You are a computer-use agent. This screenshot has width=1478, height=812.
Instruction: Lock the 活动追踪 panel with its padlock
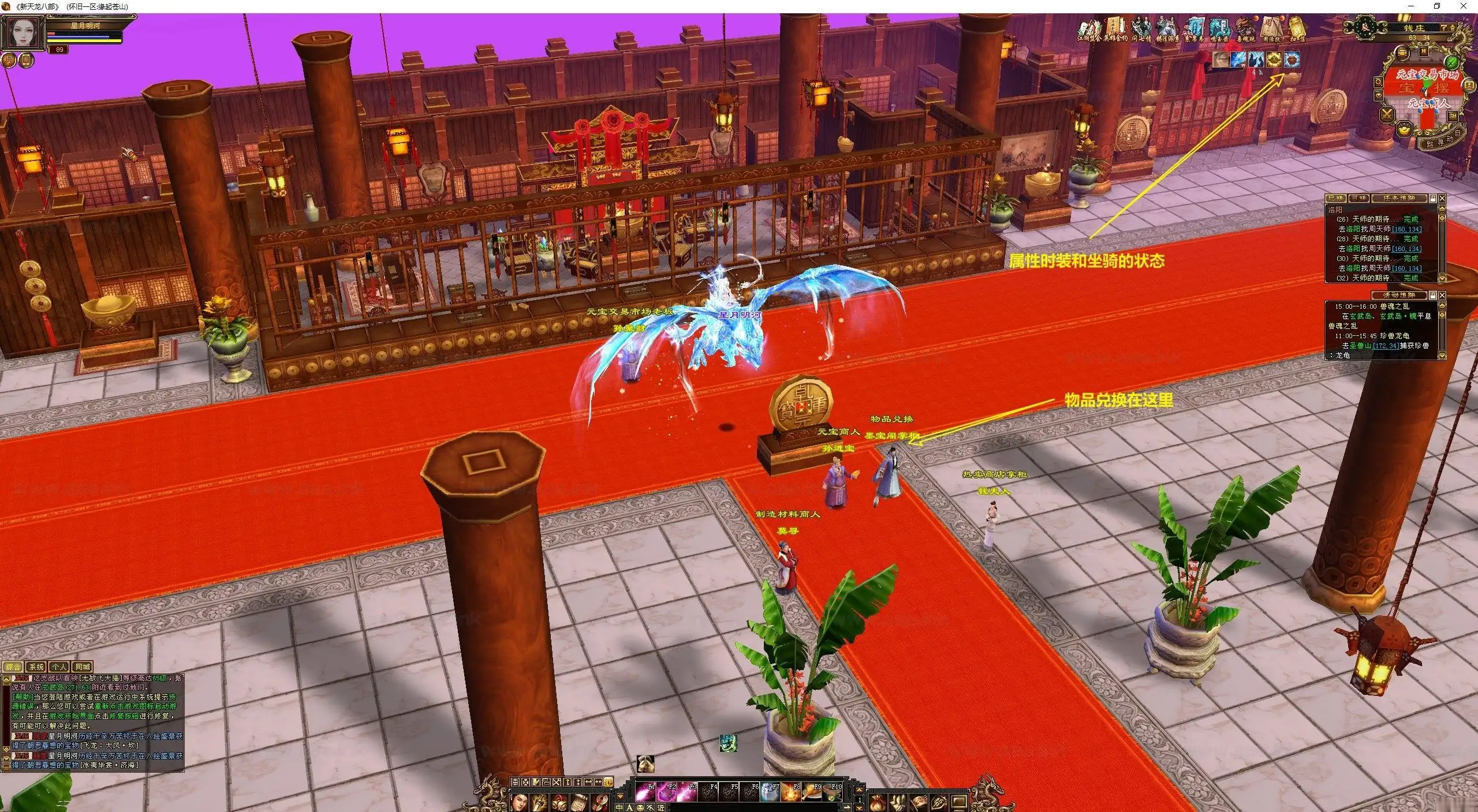[1433, 295]
